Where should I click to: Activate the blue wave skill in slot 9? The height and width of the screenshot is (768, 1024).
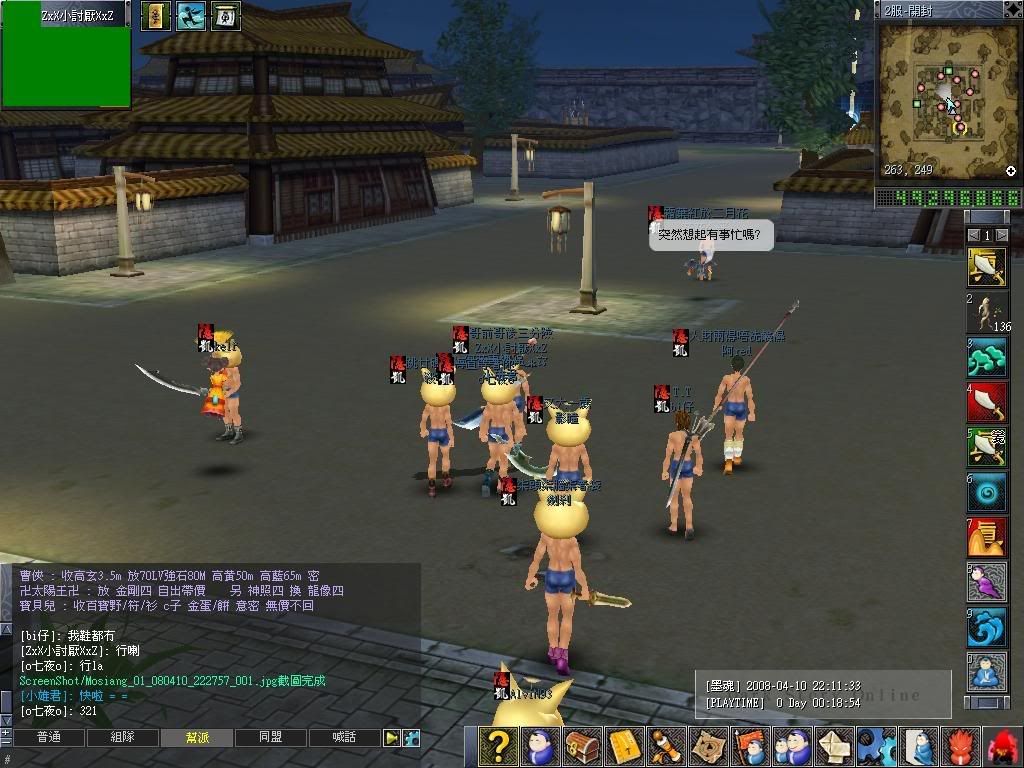click(987, 627)
